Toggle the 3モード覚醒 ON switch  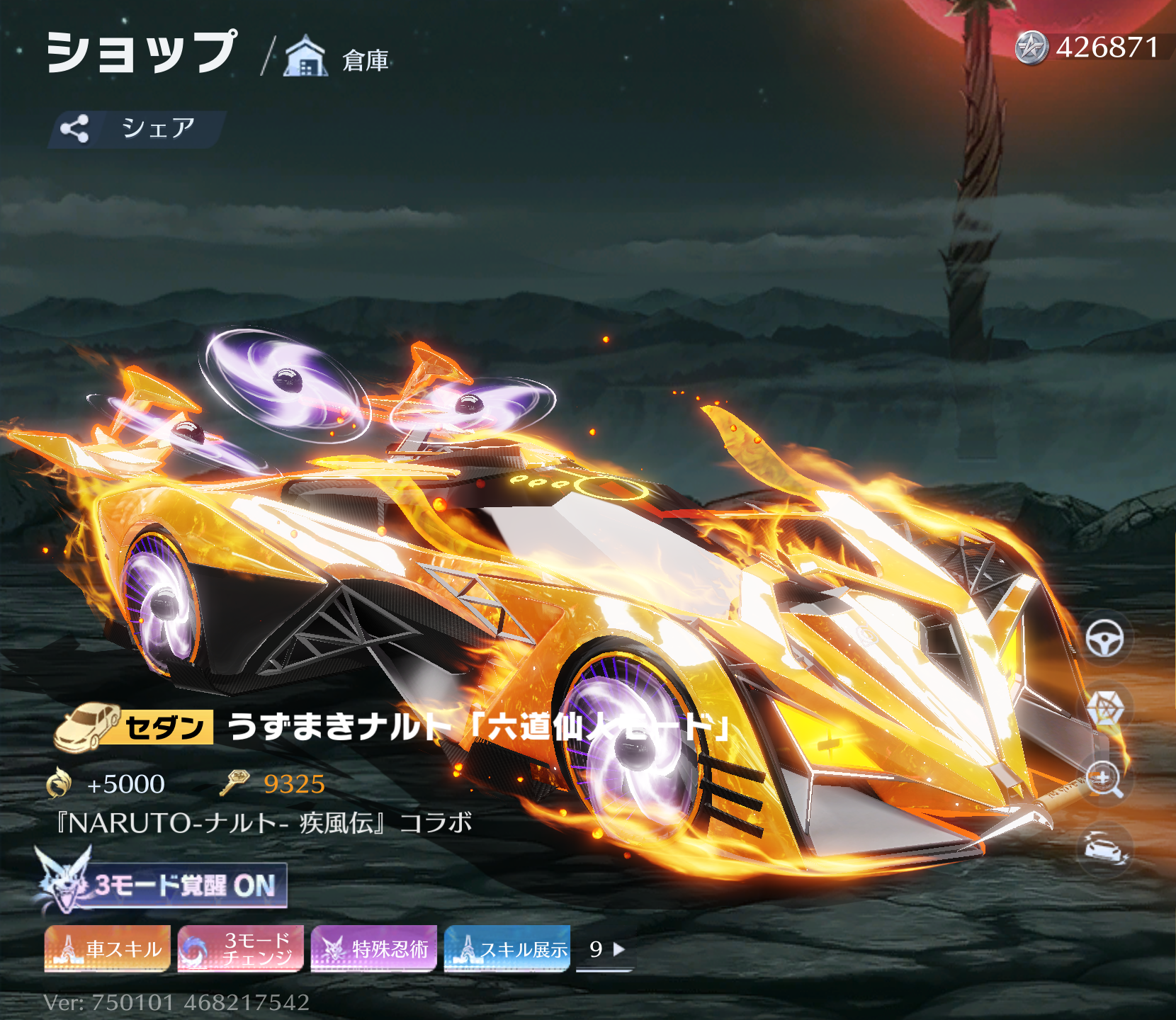tap(163, 885)
